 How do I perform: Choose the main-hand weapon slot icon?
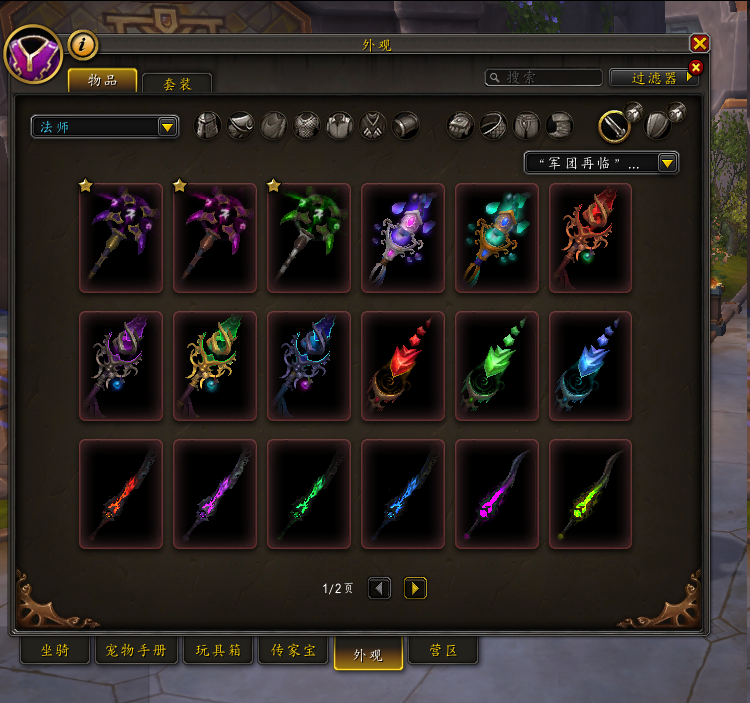tap(614, 125)
